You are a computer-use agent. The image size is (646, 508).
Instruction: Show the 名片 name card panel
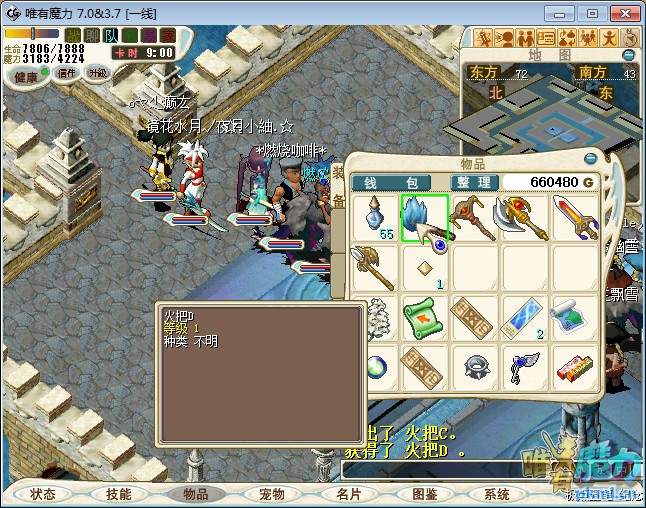pos(347,494)
